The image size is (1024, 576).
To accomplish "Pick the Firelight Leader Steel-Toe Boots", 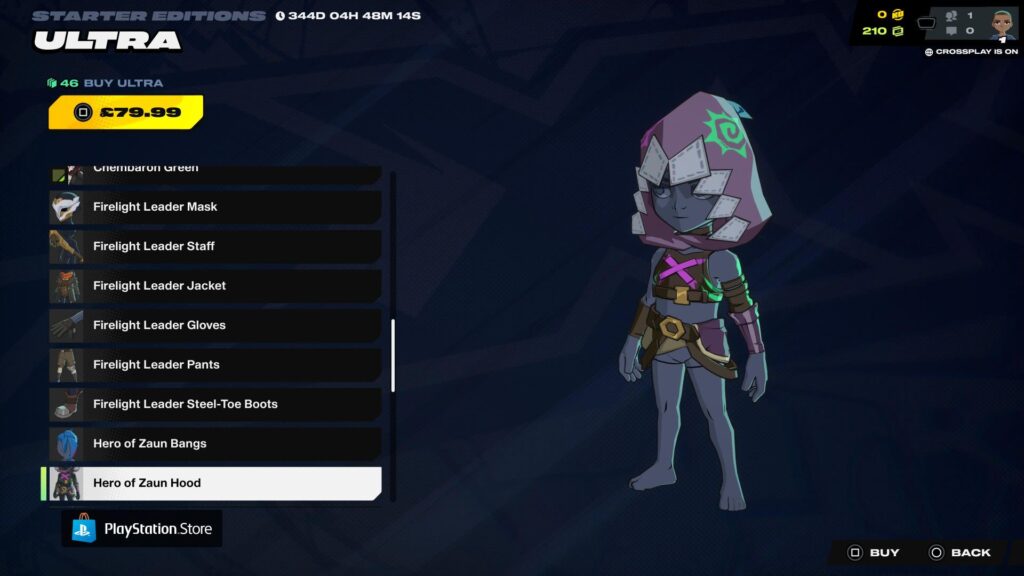I will click(x=215, y=404).
